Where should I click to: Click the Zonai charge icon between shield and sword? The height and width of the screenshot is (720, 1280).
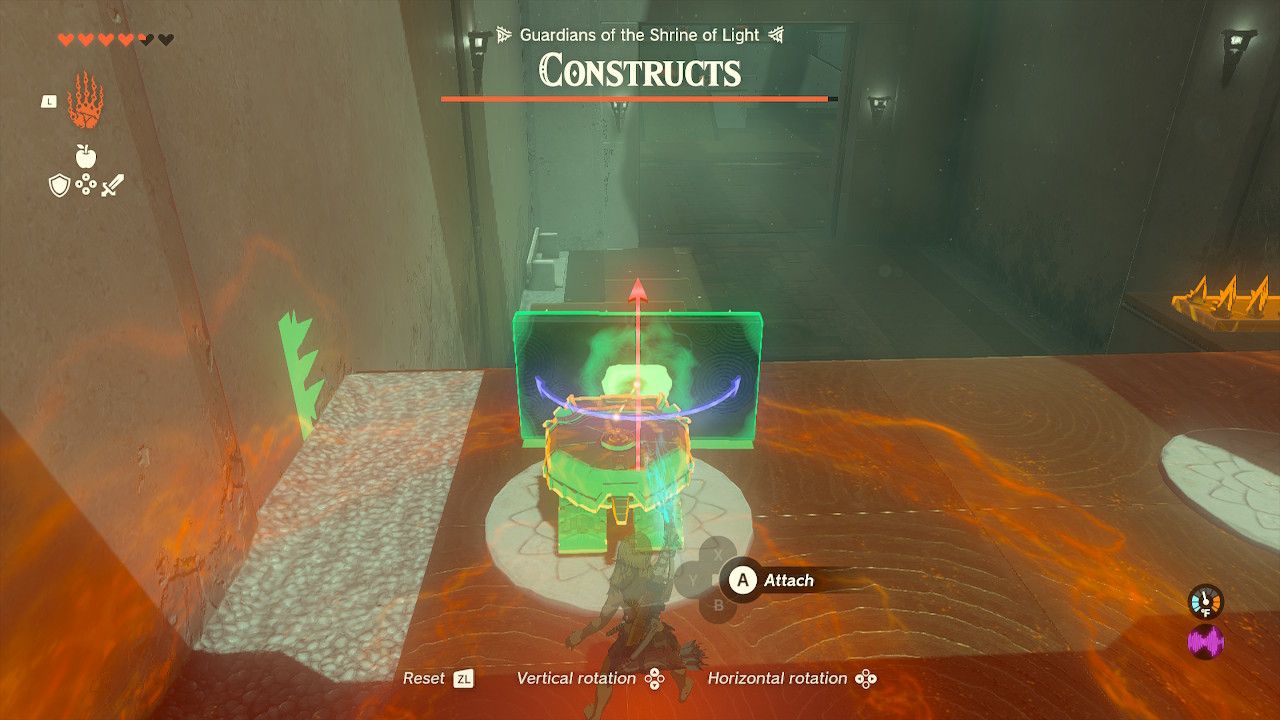(86, 183)
